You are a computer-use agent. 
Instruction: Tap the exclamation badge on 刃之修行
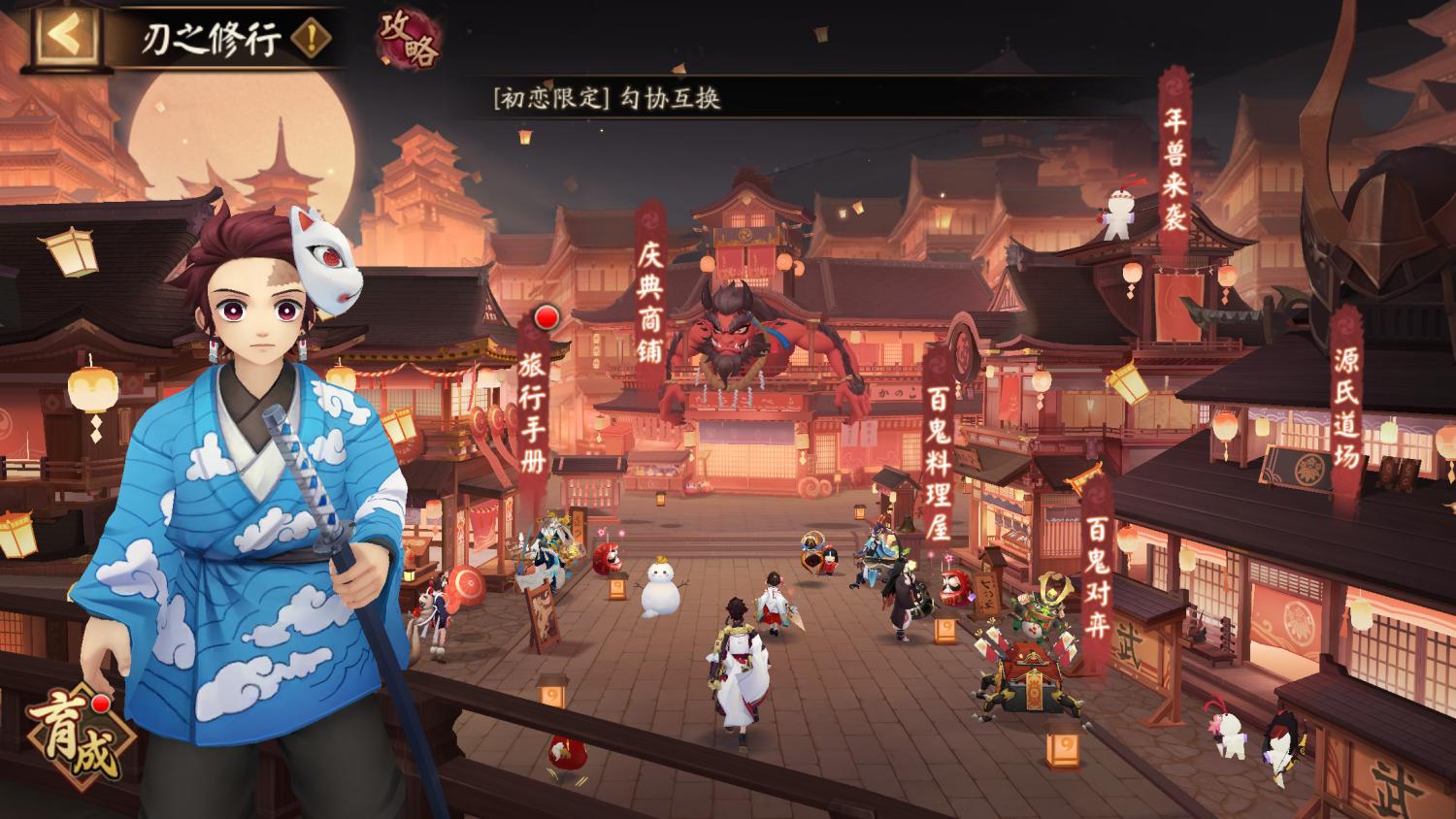point(309,36)
